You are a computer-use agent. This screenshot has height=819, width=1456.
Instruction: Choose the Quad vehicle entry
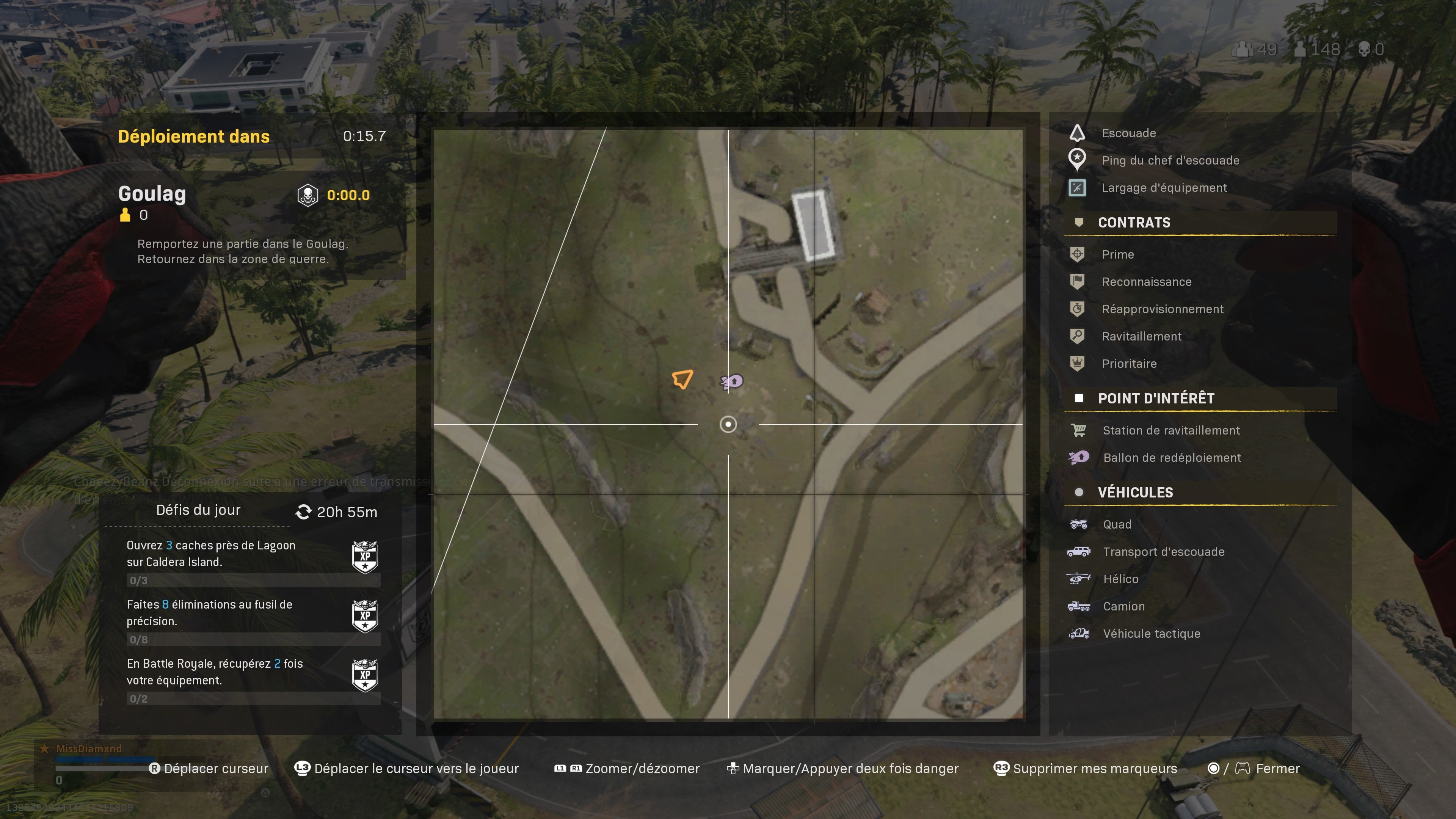1117,524
